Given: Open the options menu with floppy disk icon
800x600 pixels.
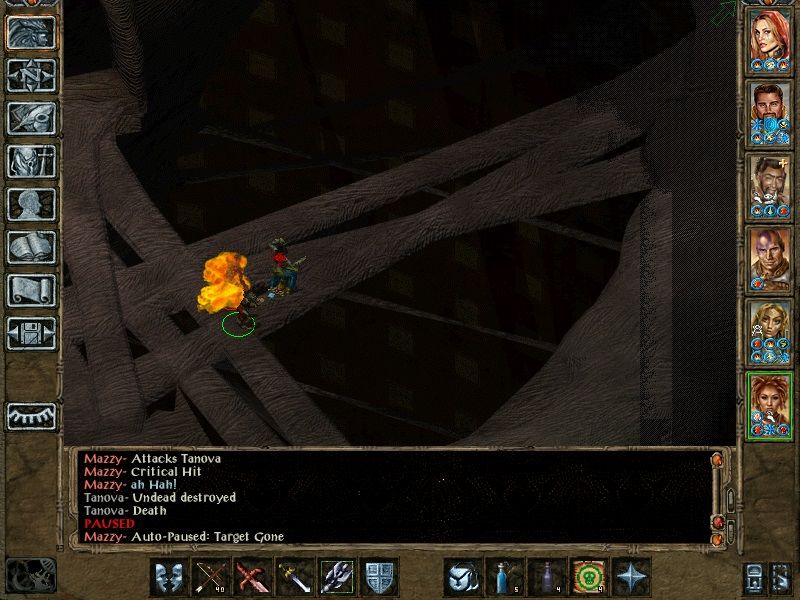Looking at the screenshot, I should click(31, 333).
